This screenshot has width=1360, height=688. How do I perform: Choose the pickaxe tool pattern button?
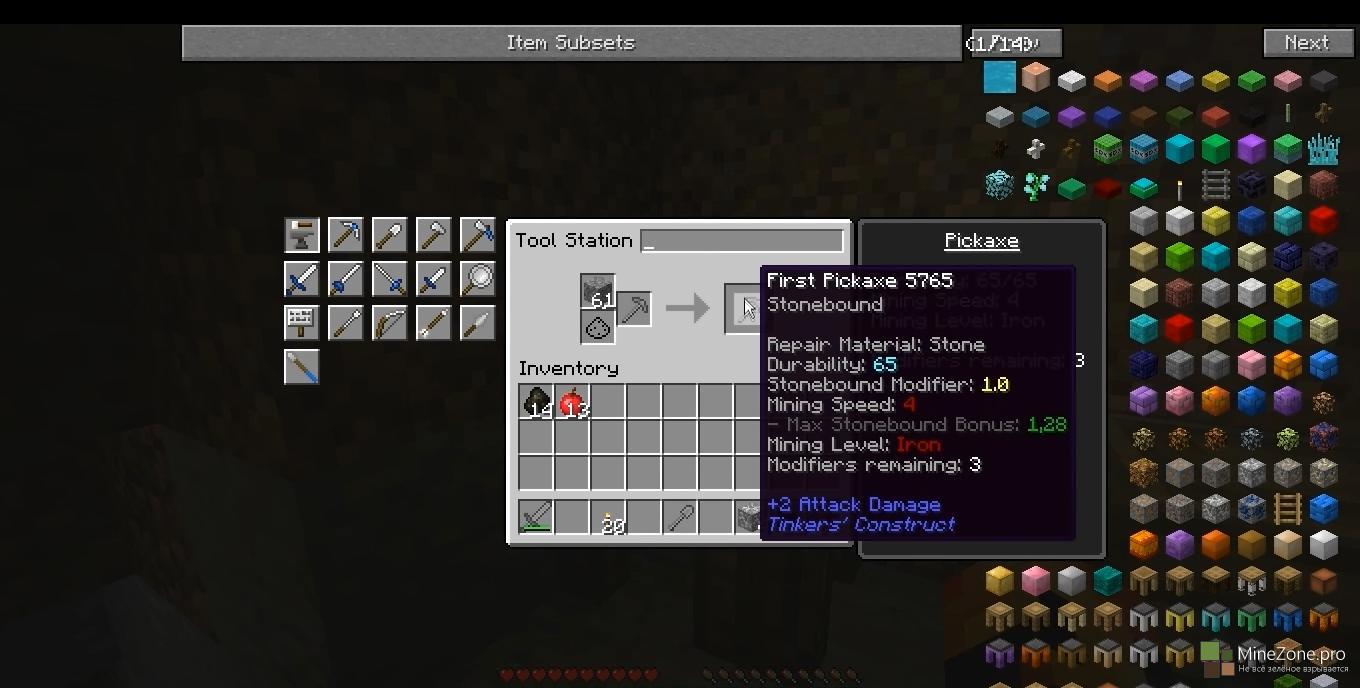[345, 235]
